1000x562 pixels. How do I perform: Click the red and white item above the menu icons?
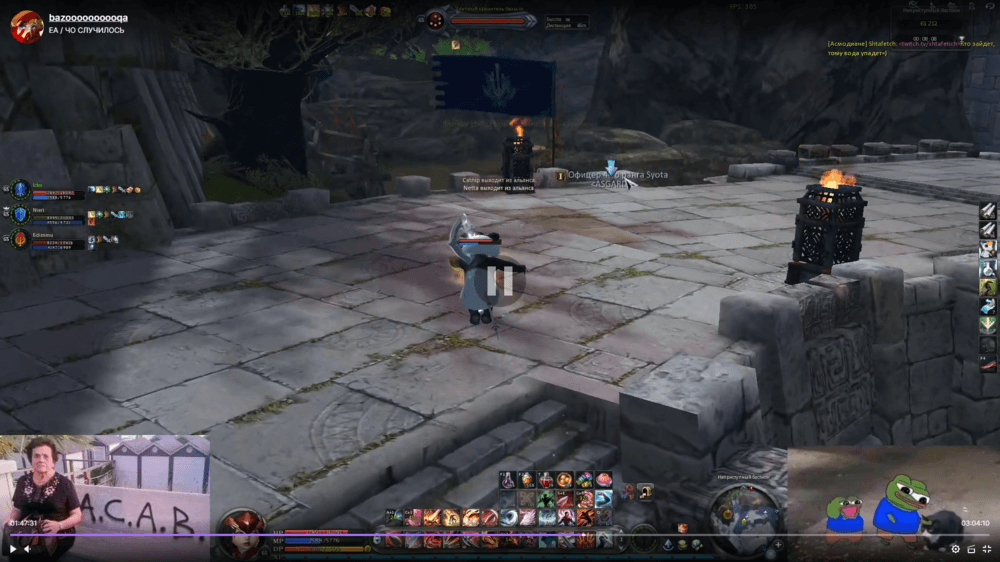[683, 528]
